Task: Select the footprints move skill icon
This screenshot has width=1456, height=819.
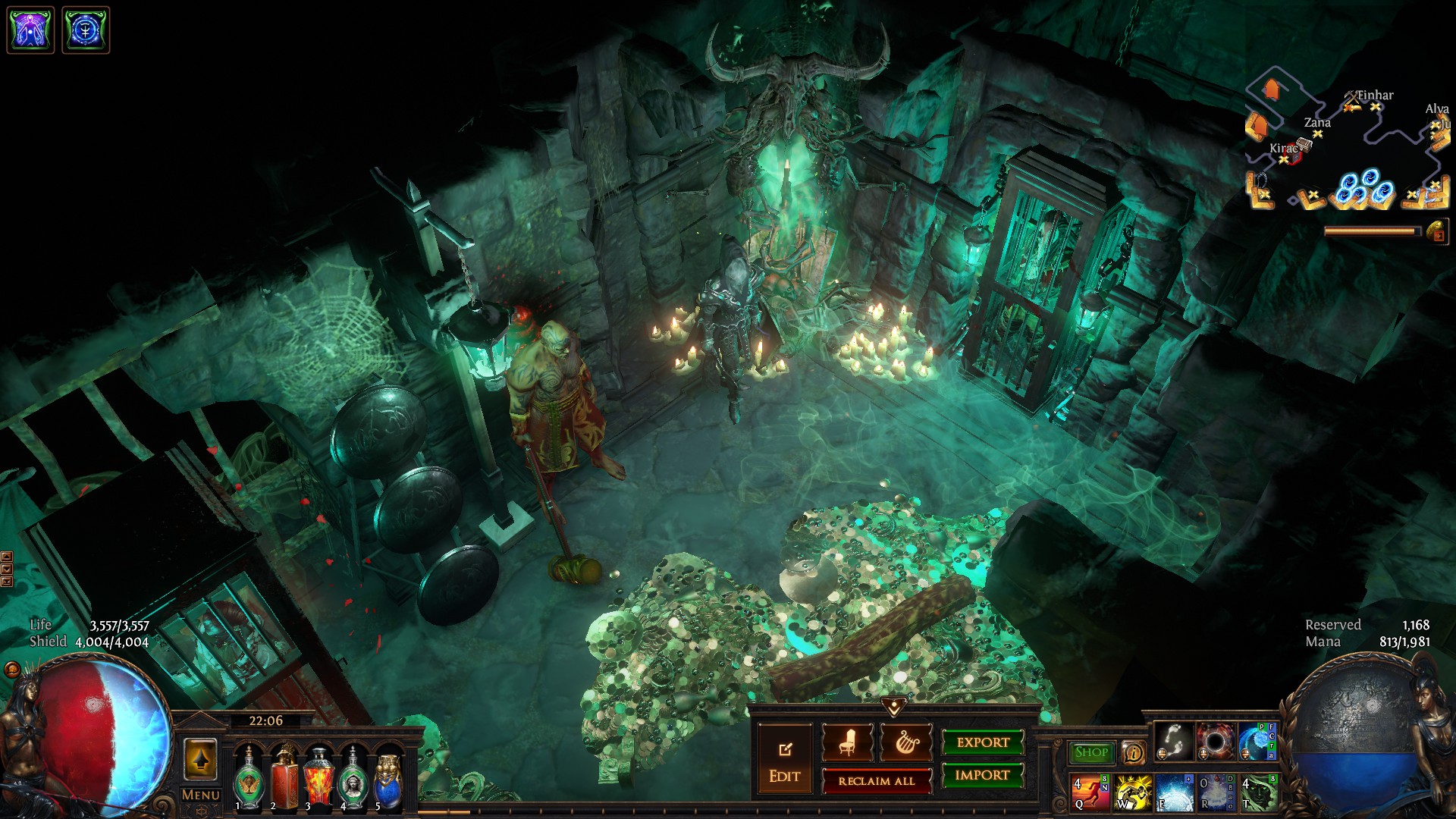Action: point(1173,741)
